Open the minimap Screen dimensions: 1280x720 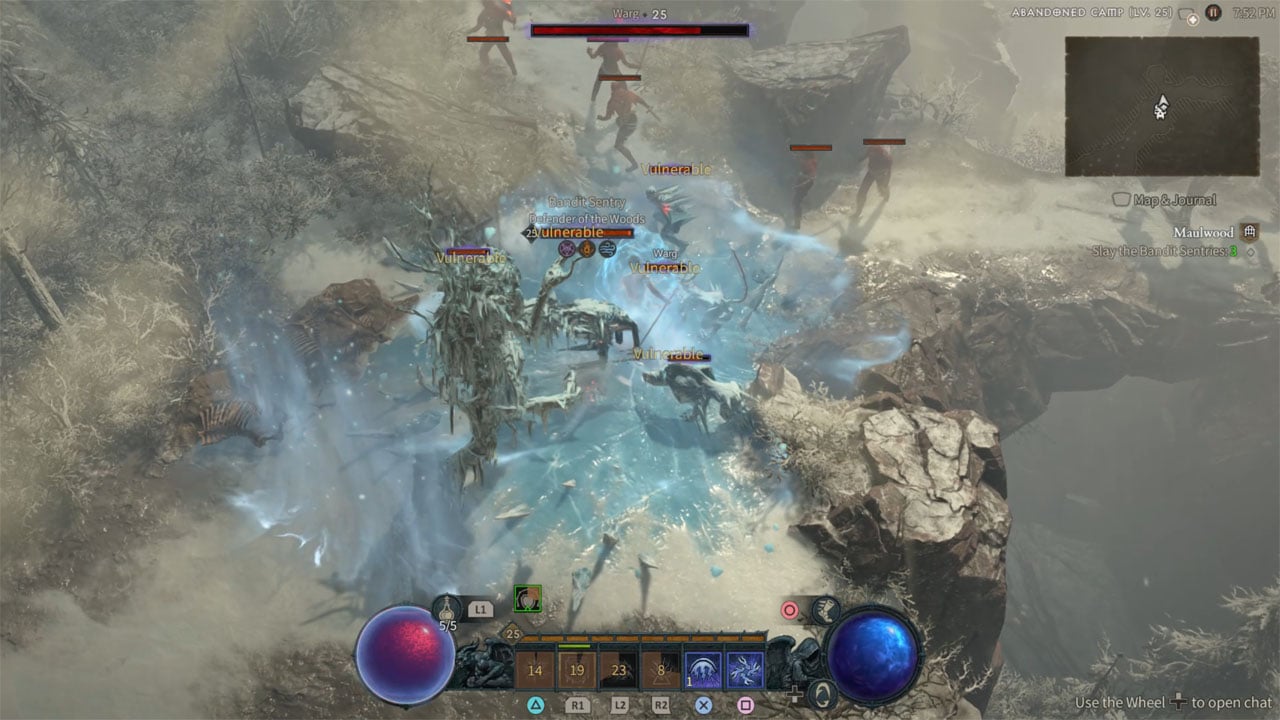click(1161, 105)
